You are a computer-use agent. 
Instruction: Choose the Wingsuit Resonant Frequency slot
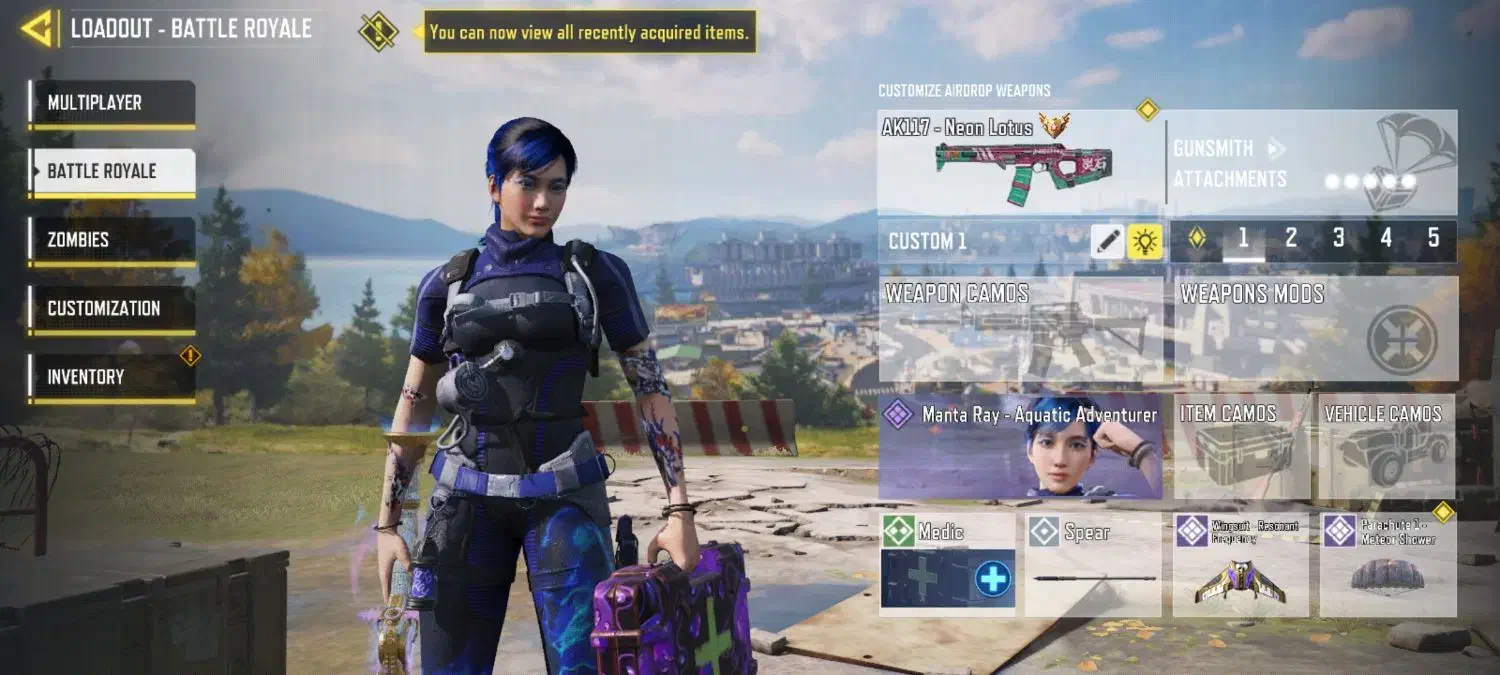pos(1240,565)
